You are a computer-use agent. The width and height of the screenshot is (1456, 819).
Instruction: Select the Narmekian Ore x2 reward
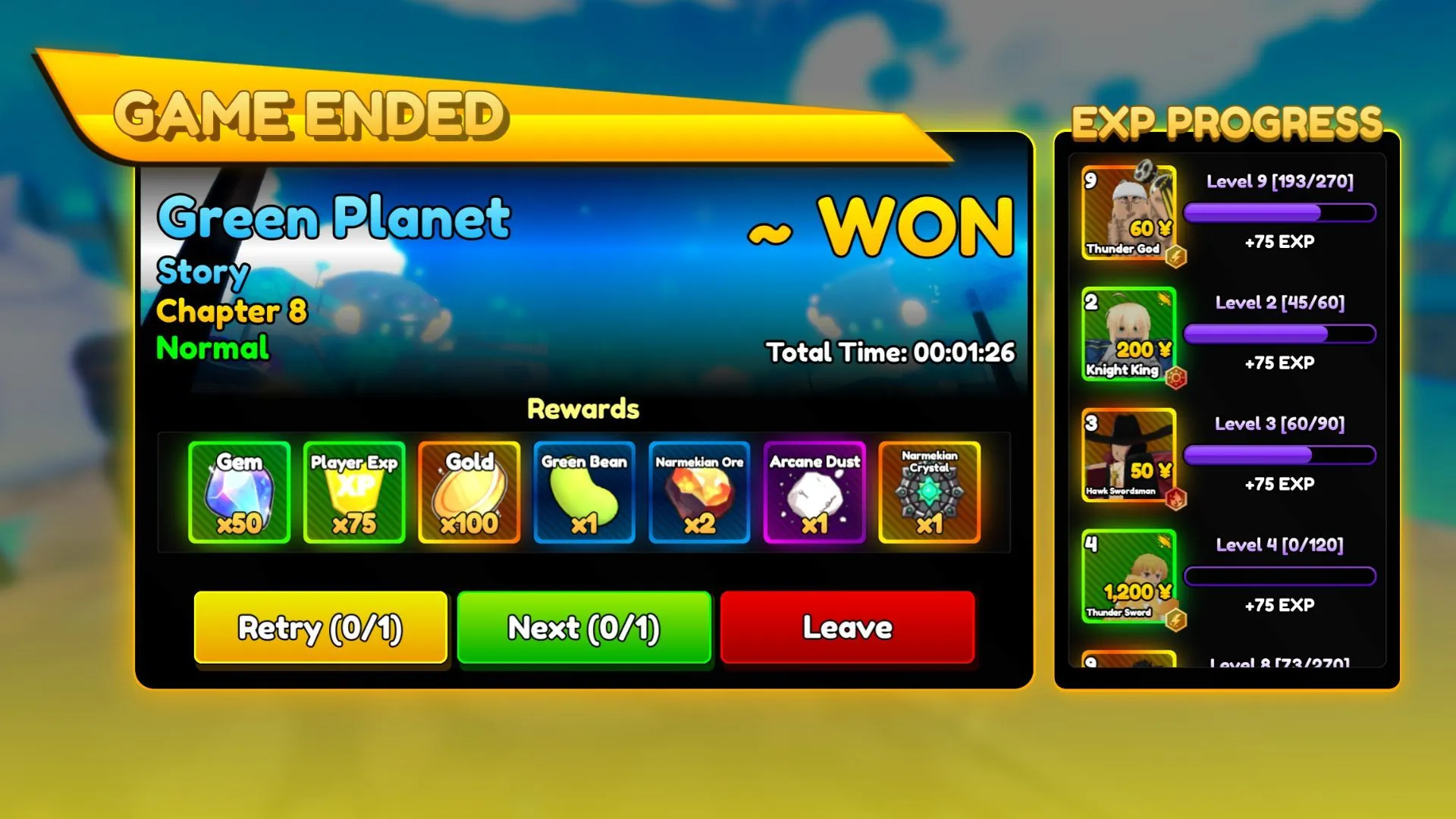698,493
